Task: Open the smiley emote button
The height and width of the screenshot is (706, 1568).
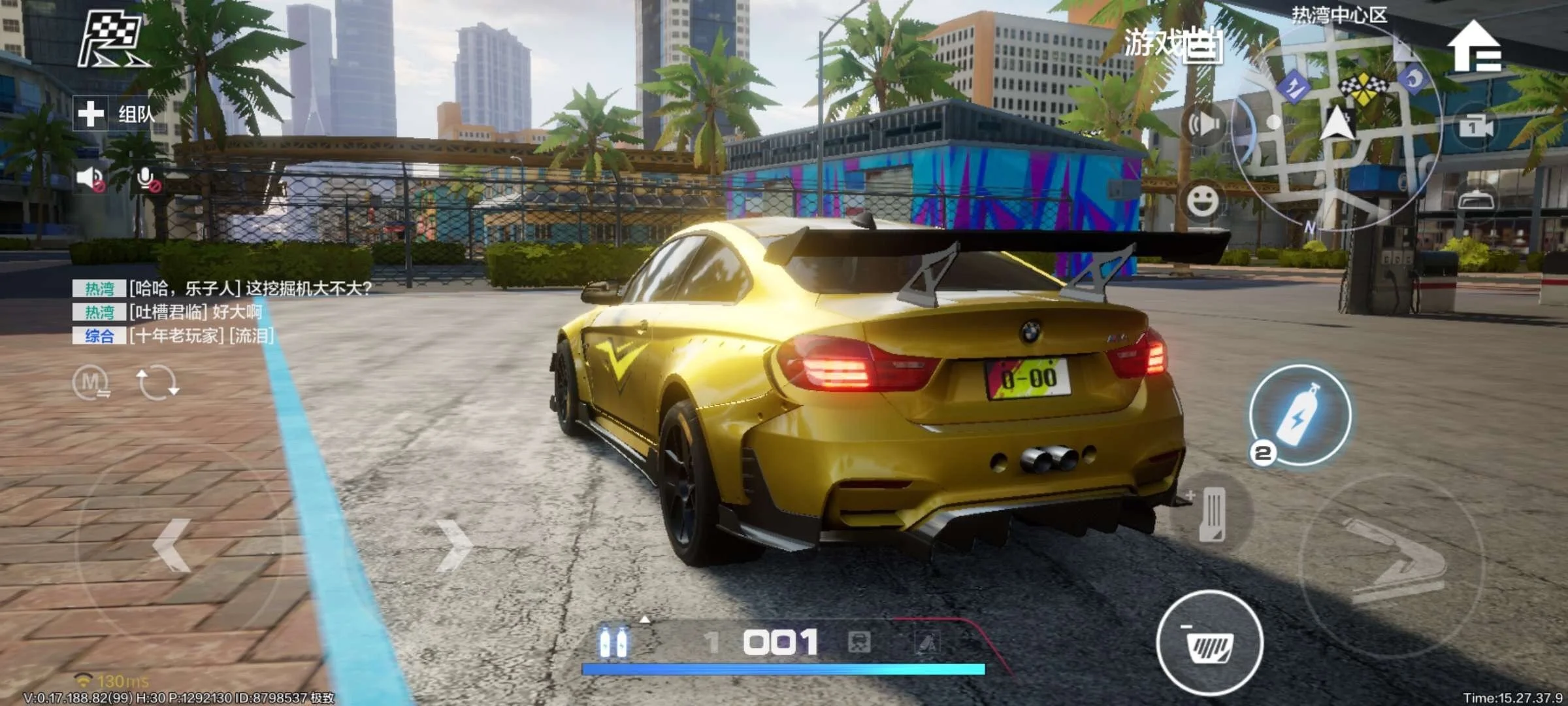Action: point(1202,201)
